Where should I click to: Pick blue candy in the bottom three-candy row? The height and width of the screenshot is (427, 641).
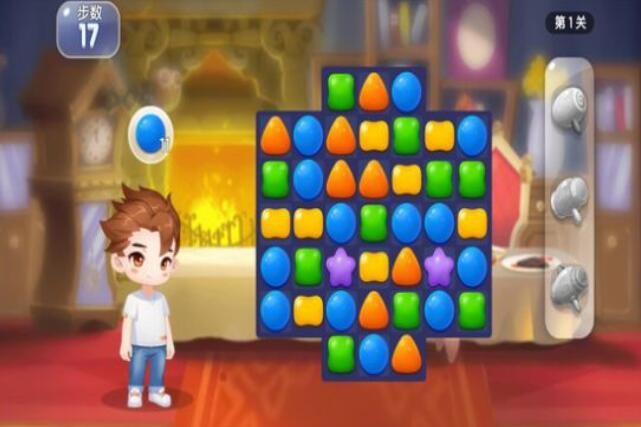(x=373, y=353)
